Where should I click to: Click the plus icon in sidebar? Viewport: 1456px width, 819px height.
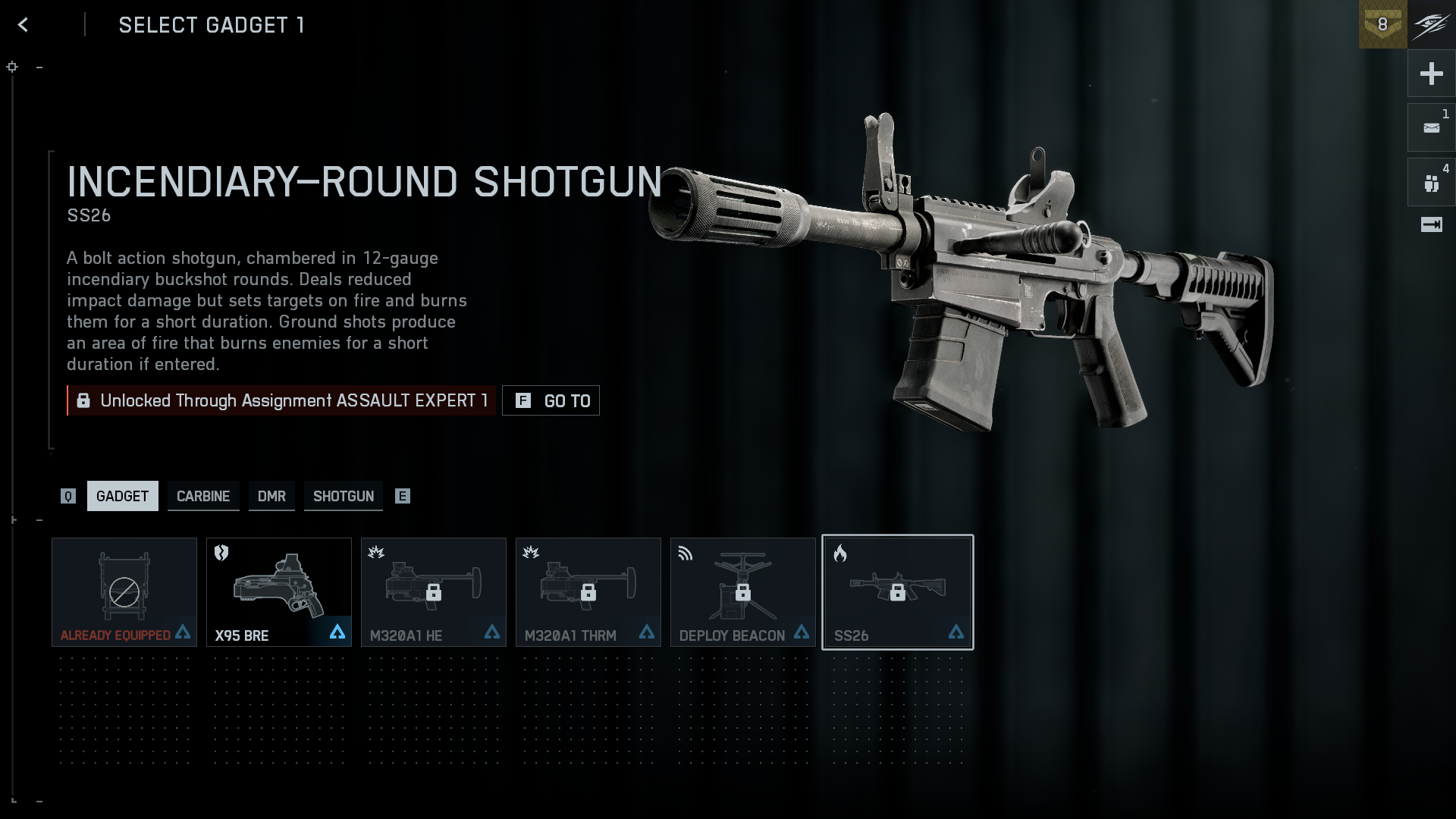tap(1431, 74)
